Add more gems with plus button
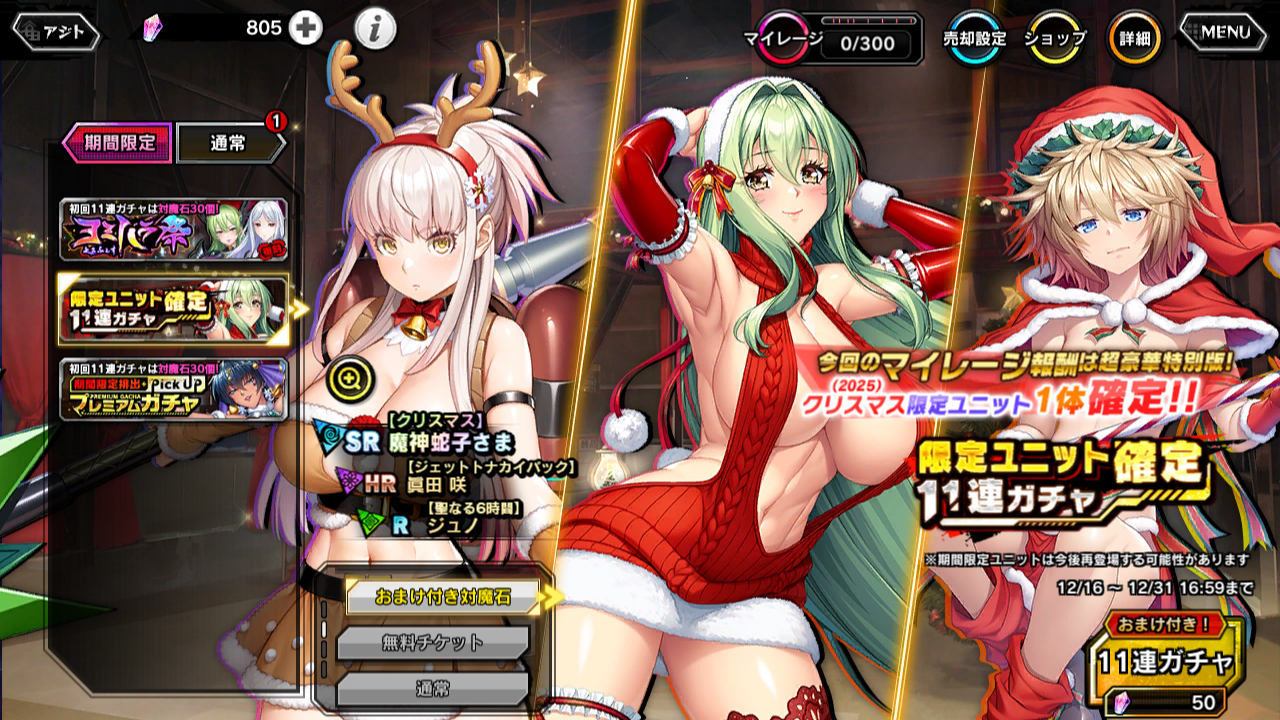The height and width of the screenshot is (720, 1280). pyautogui.click(x=306, y=29)
